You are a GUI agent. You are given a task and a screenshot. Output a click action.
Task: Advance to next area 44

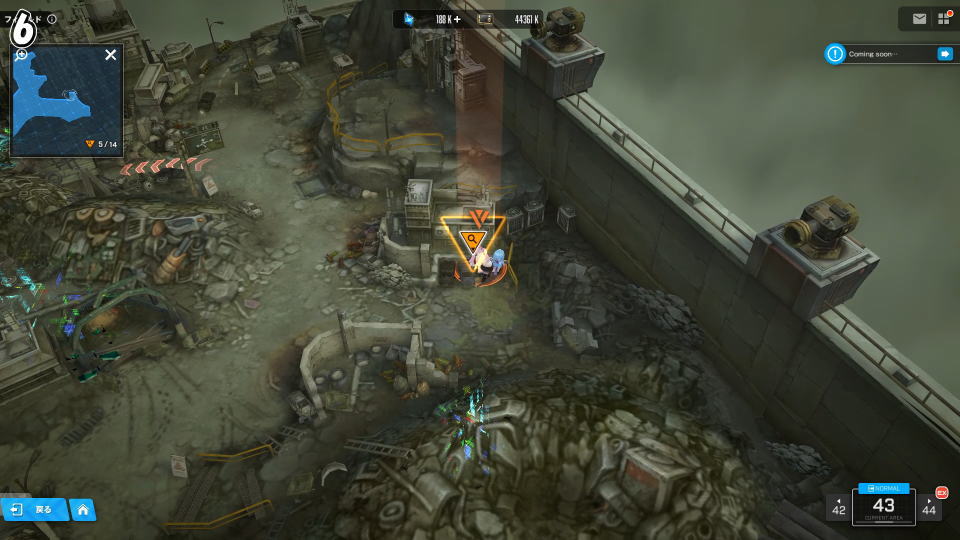pos(930,507)
